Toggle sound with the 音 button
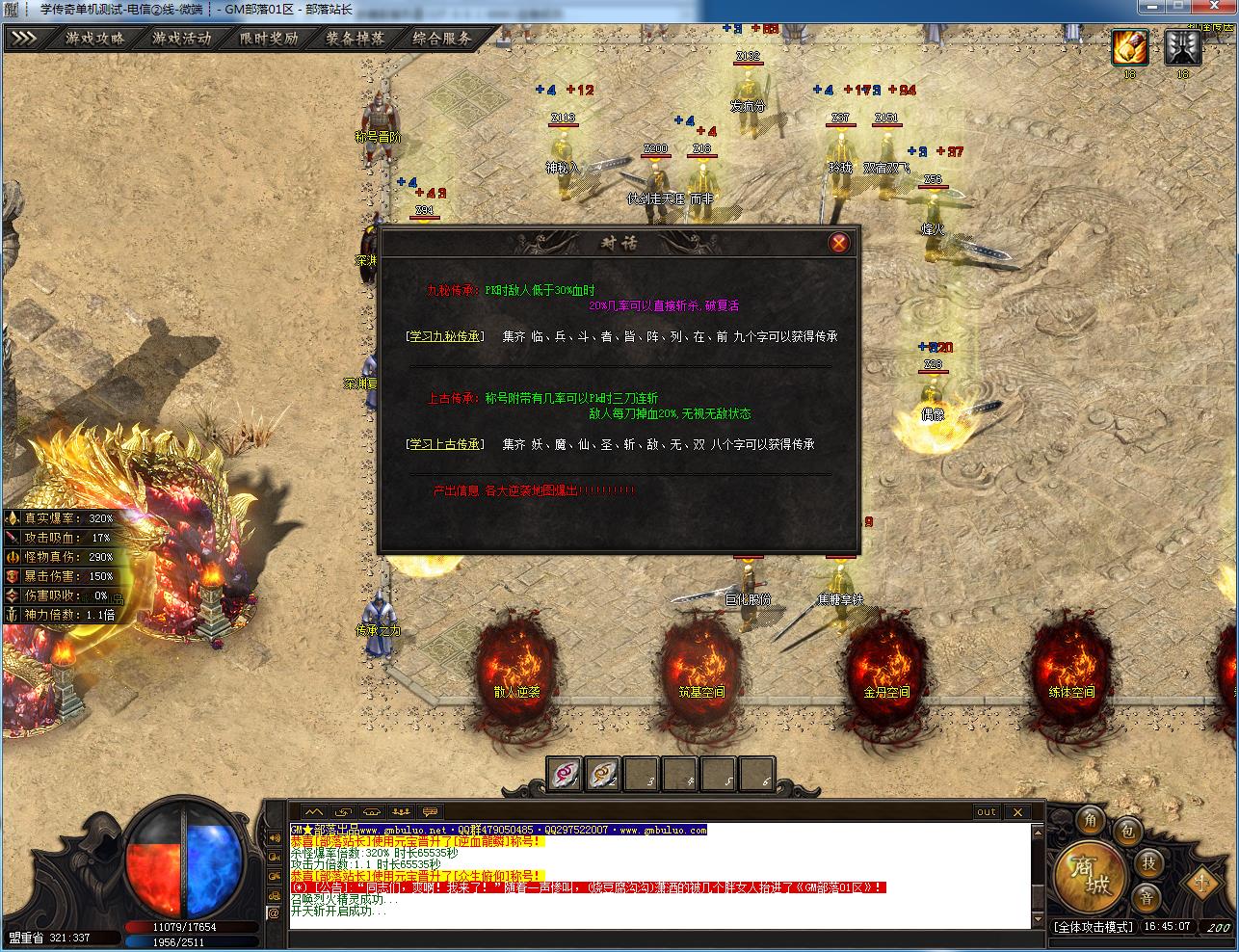The width and height of the screenshot is (1239, 952). point(1147,898)
